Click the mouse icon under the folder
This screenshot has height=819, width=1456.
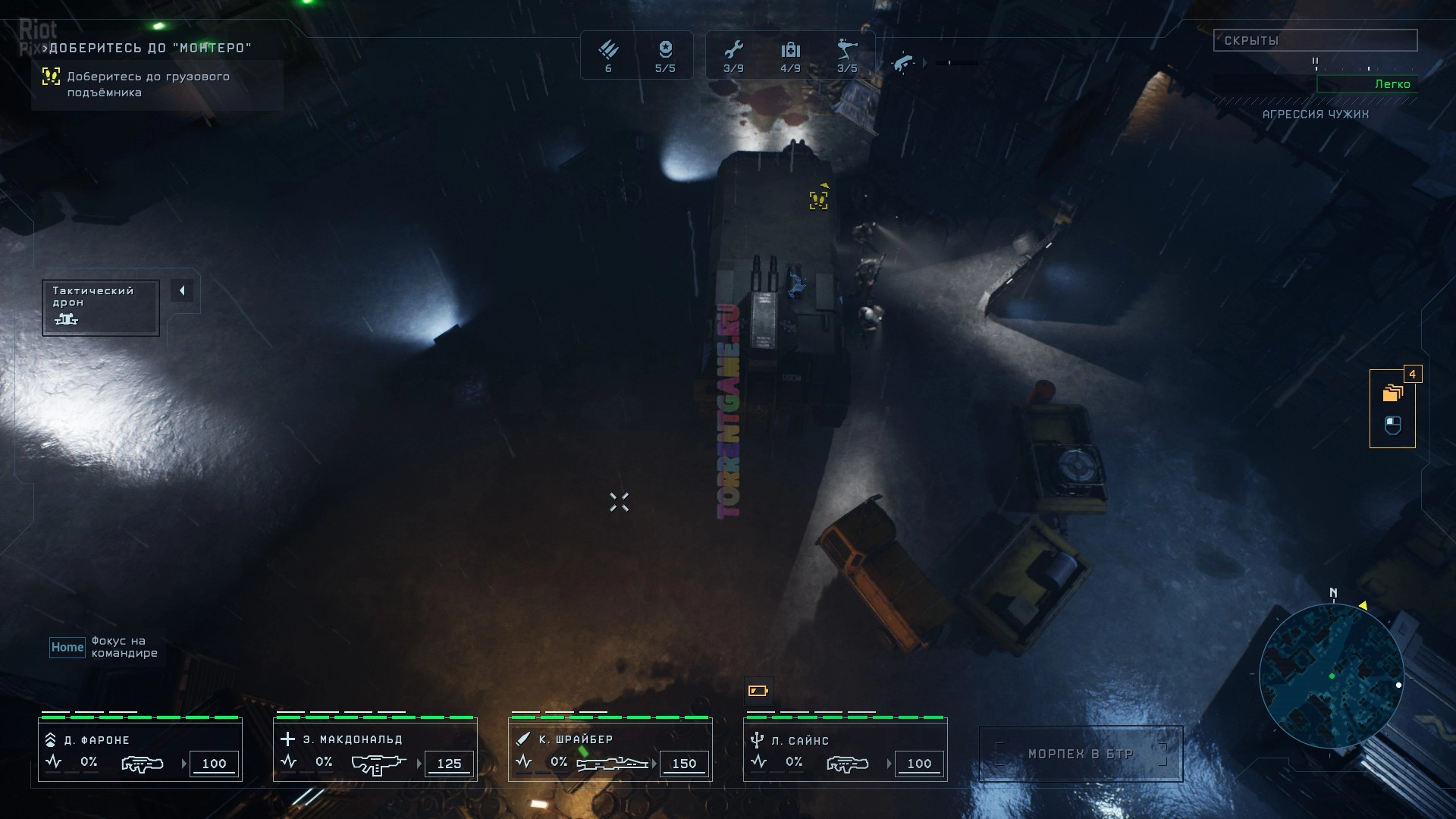[1392, 425]
